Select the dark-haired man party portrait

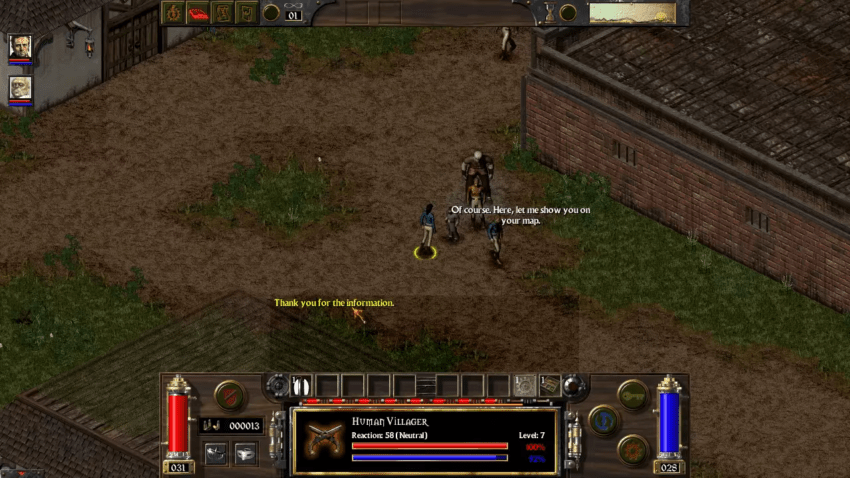[x=20, y=46]
